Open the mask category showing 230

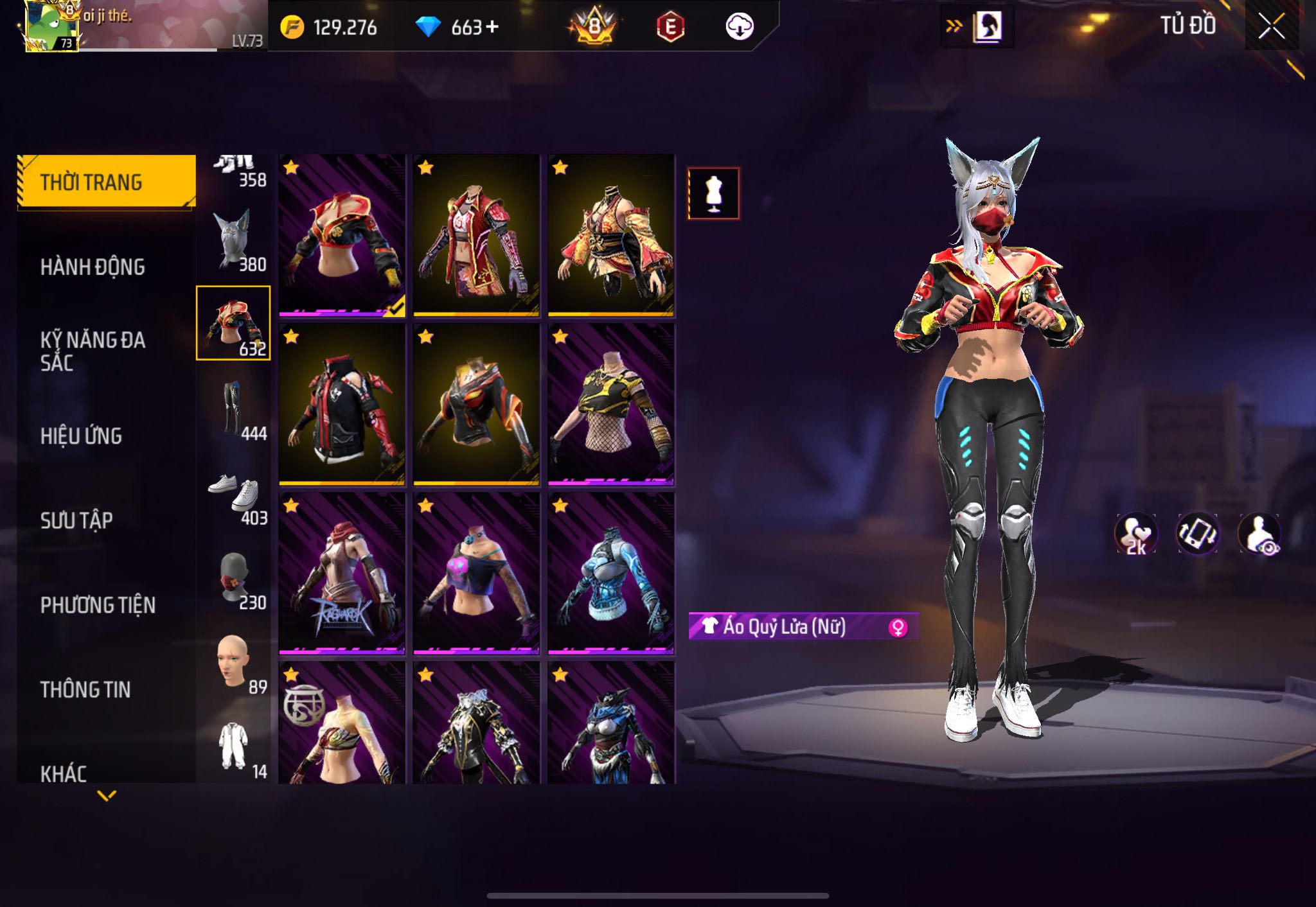pyautogui.click(x=234, y=580)
